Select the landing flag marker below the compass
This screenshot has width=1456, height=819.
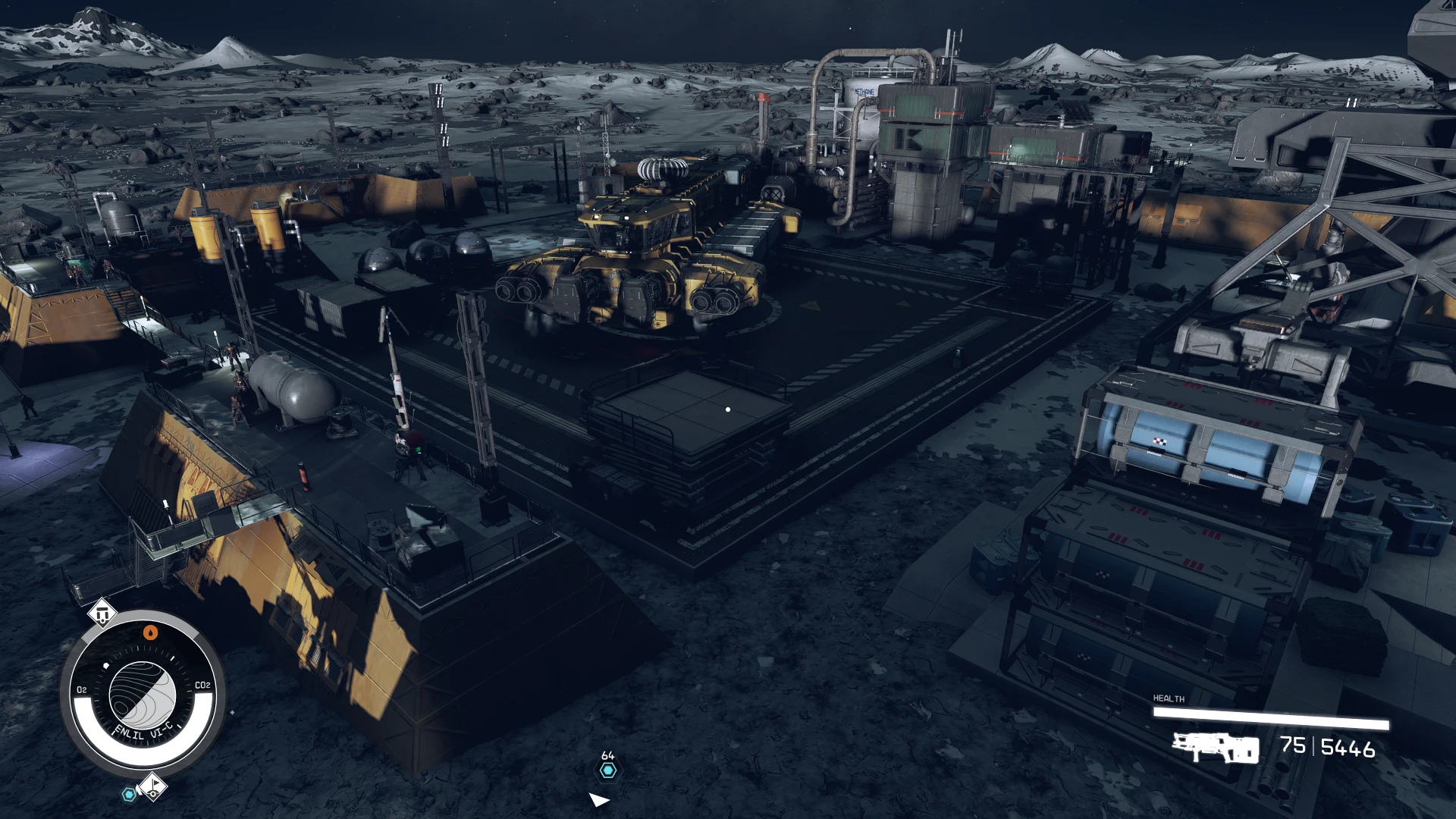coord(153,785)
